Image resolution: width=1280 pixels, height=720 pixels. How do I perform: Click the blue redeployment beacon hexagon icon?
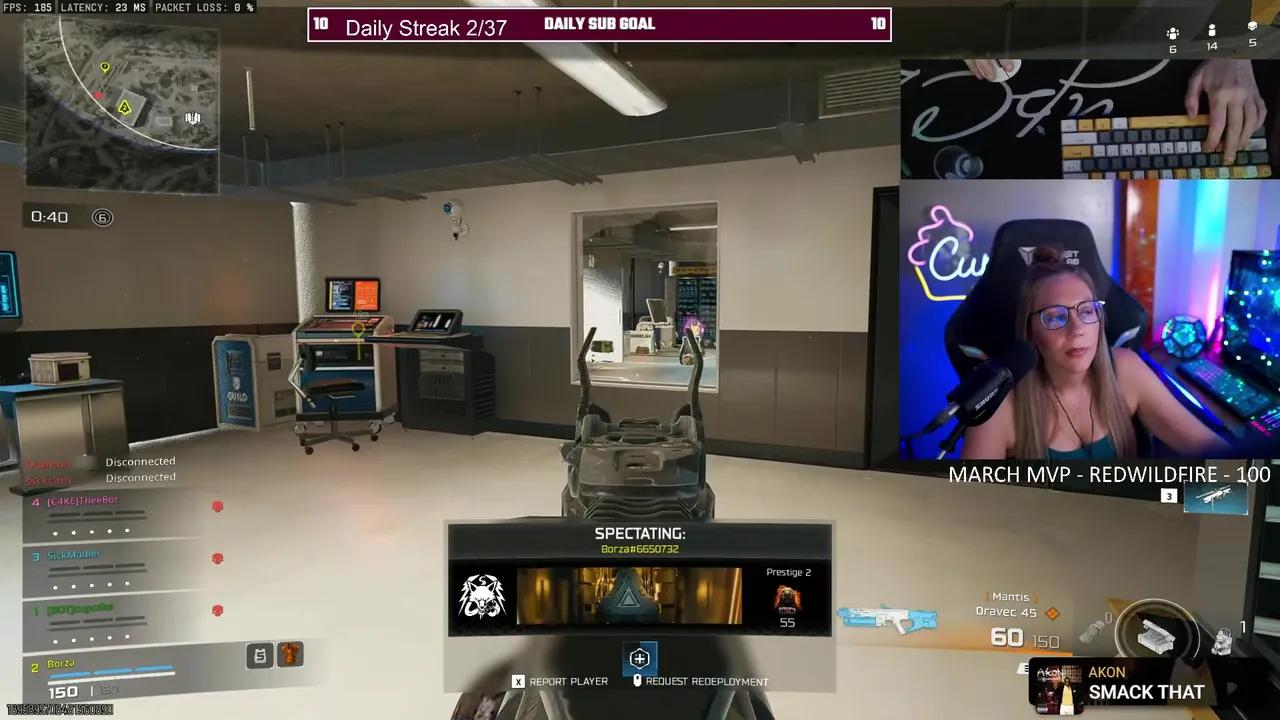(640, 657)
